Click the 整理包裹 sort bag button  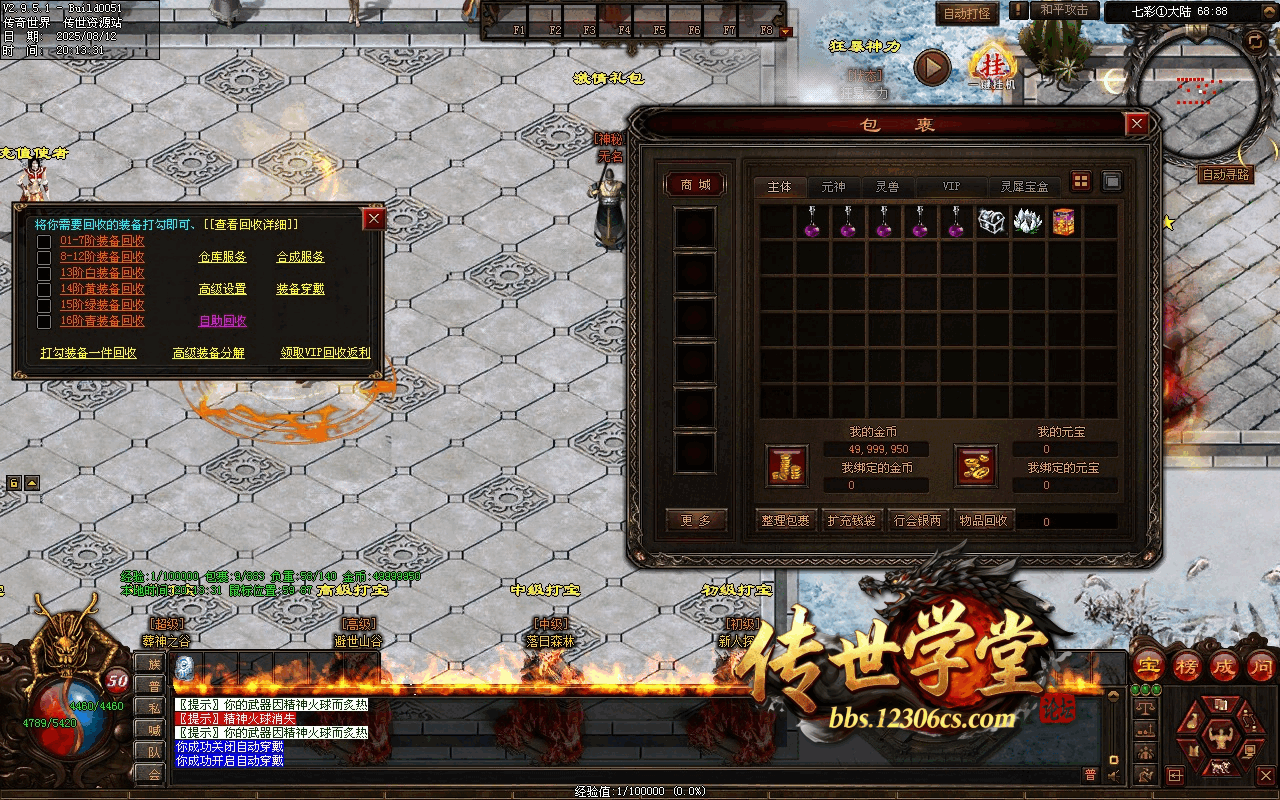(x=785, y=521)
